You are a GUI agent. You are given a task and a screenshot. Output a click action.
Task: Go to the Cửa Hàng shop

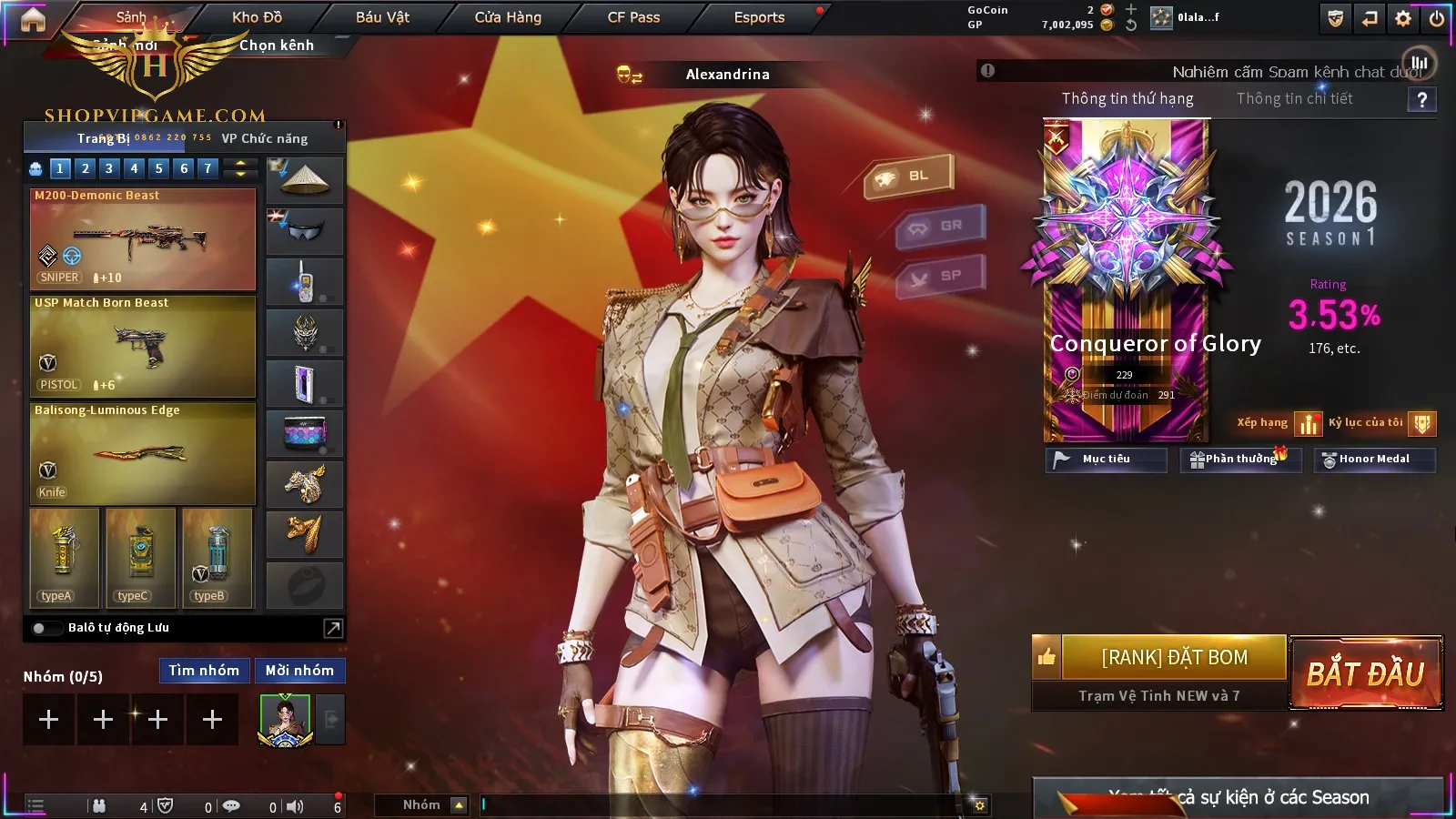508,17
